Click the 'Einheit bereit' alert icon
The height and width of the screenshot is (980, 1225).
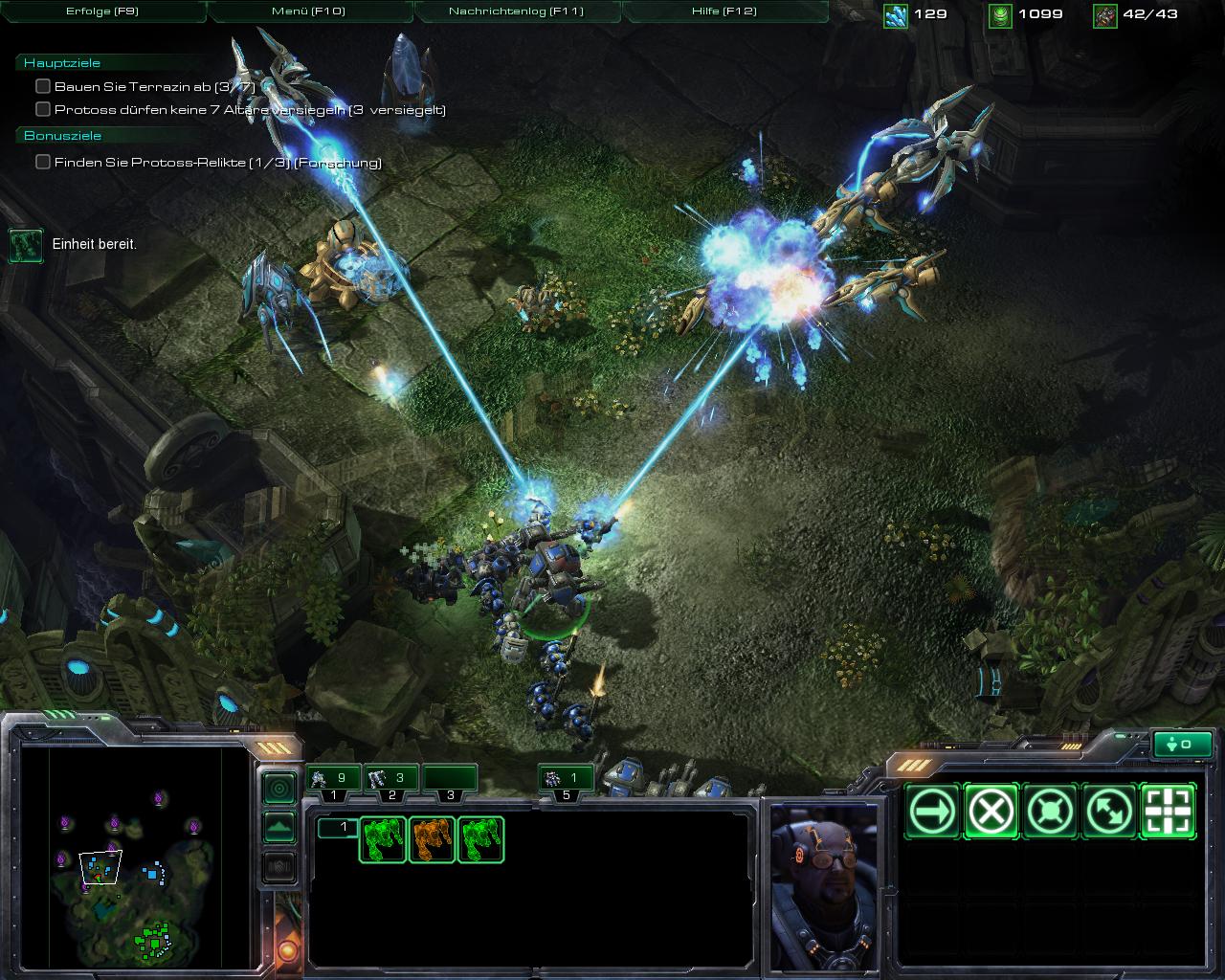tap(24, 245)
